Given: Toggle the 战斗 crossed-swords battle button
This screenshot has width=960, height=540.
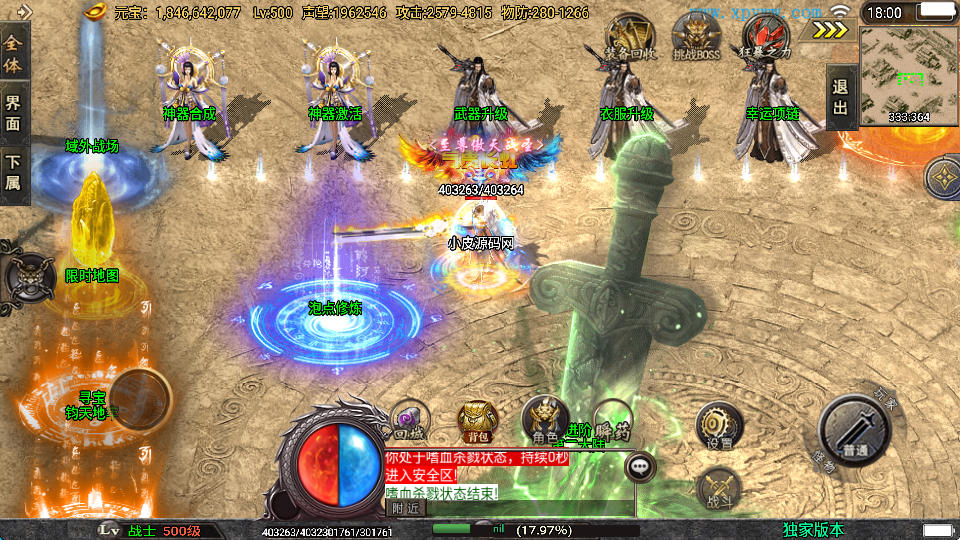Looking at the screenshot, I should coord(717,487).
